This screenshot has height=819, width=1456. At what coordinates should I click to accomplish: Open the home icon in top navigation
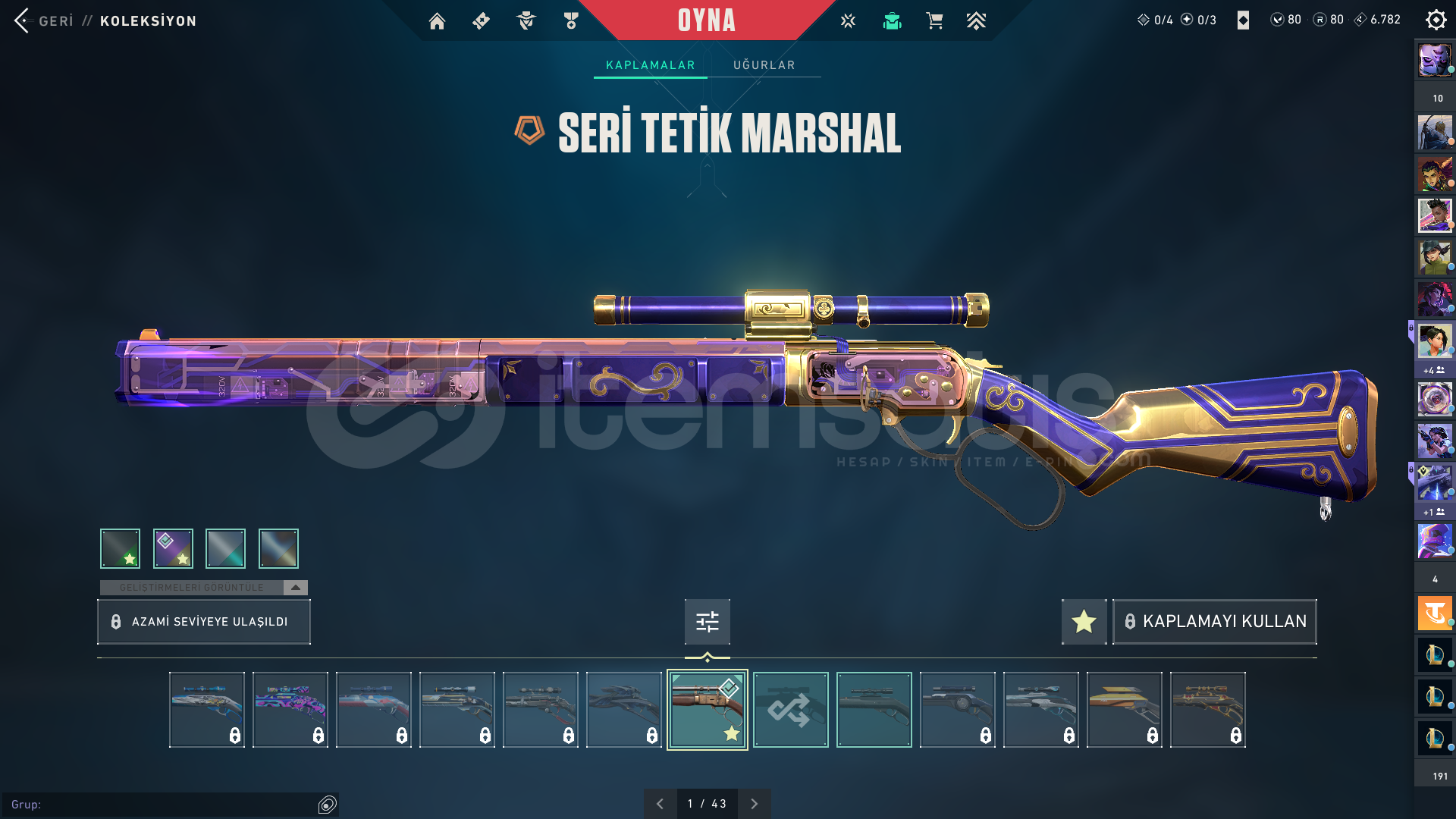coord(437,21)
